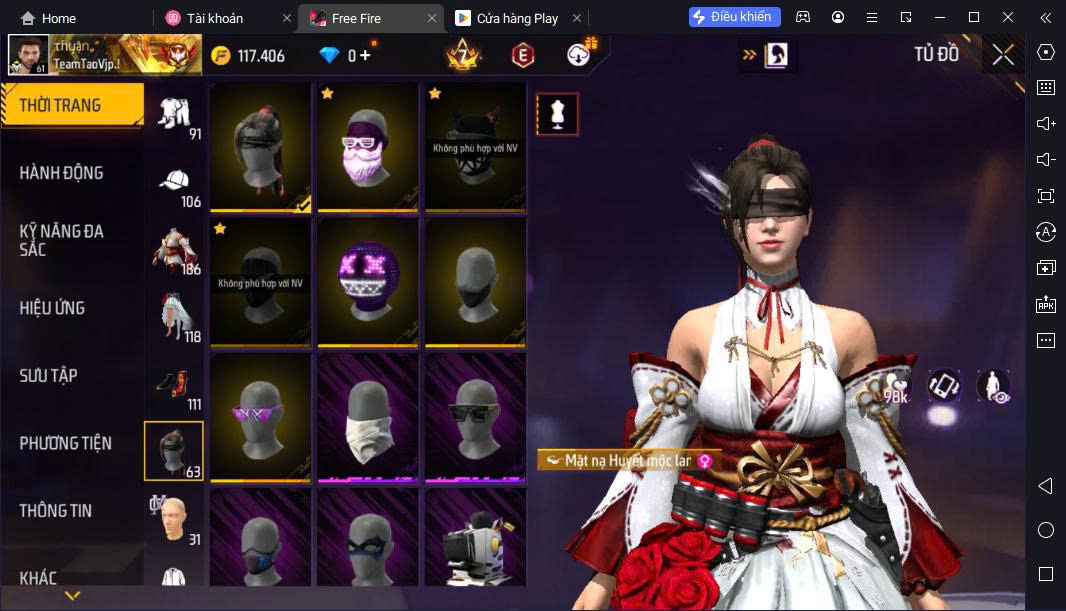Pick the white bandana face mask
Image resolution: width=1066 pixels, height=611 pixels.
[x=367, y=417]
